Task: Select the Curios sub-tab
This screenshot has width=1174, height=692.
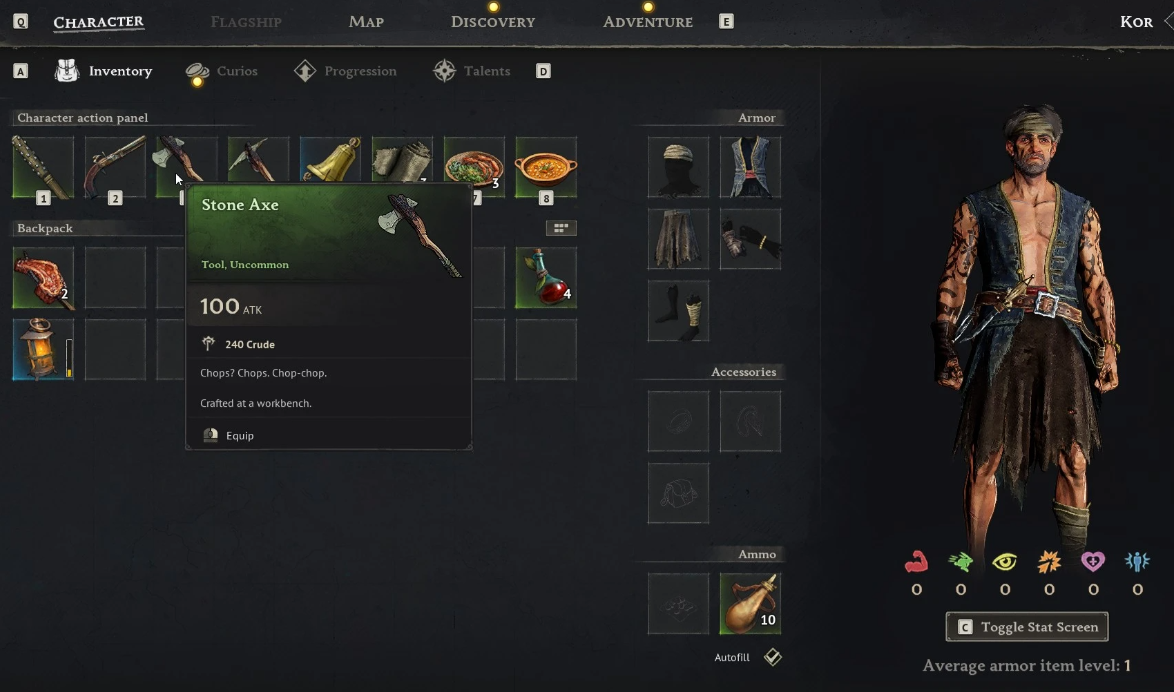Action: (x=223, y=71)
